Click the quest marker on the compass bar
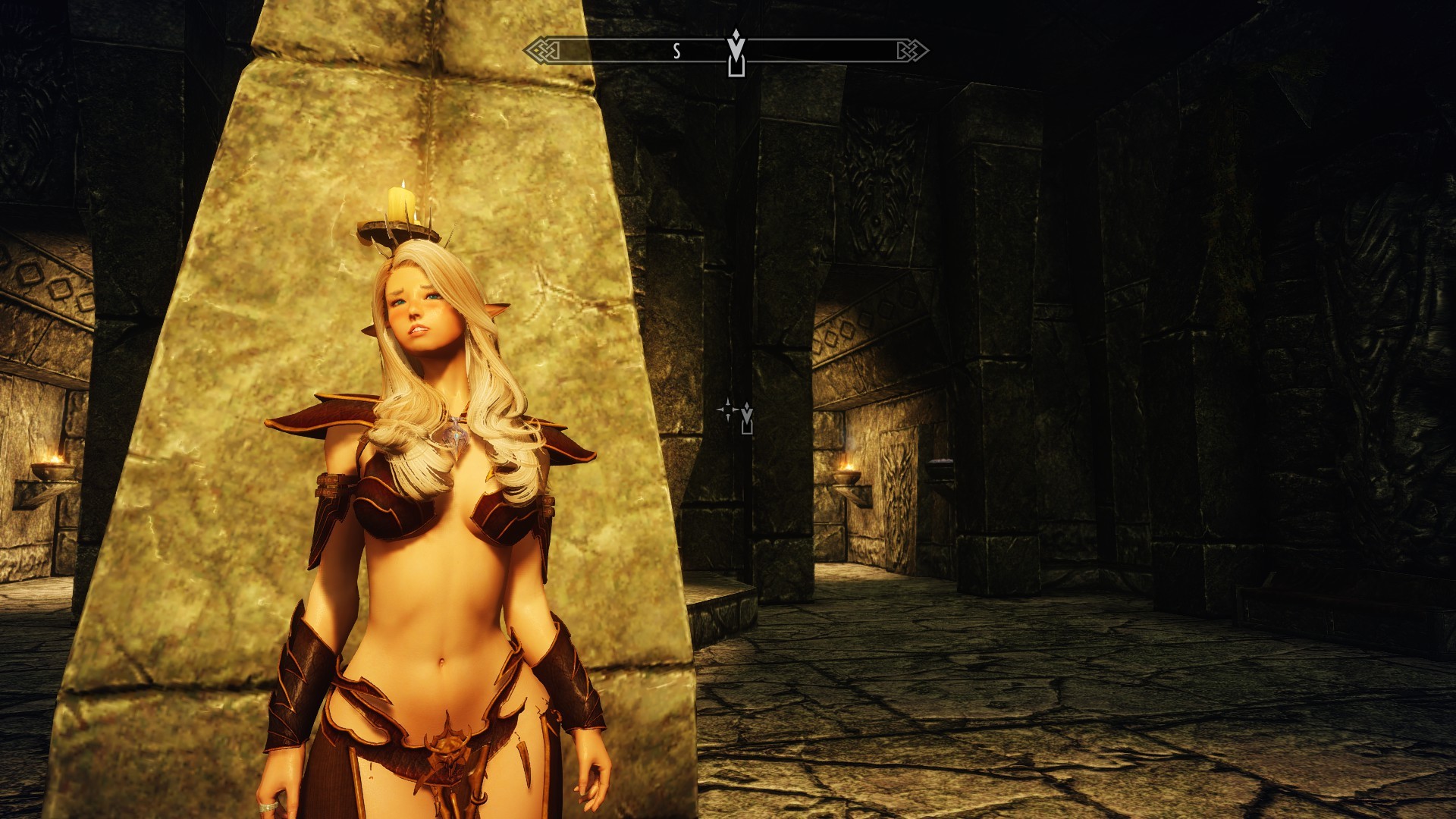This screenshot has width=1456, height=819. (x=736, y=53)
